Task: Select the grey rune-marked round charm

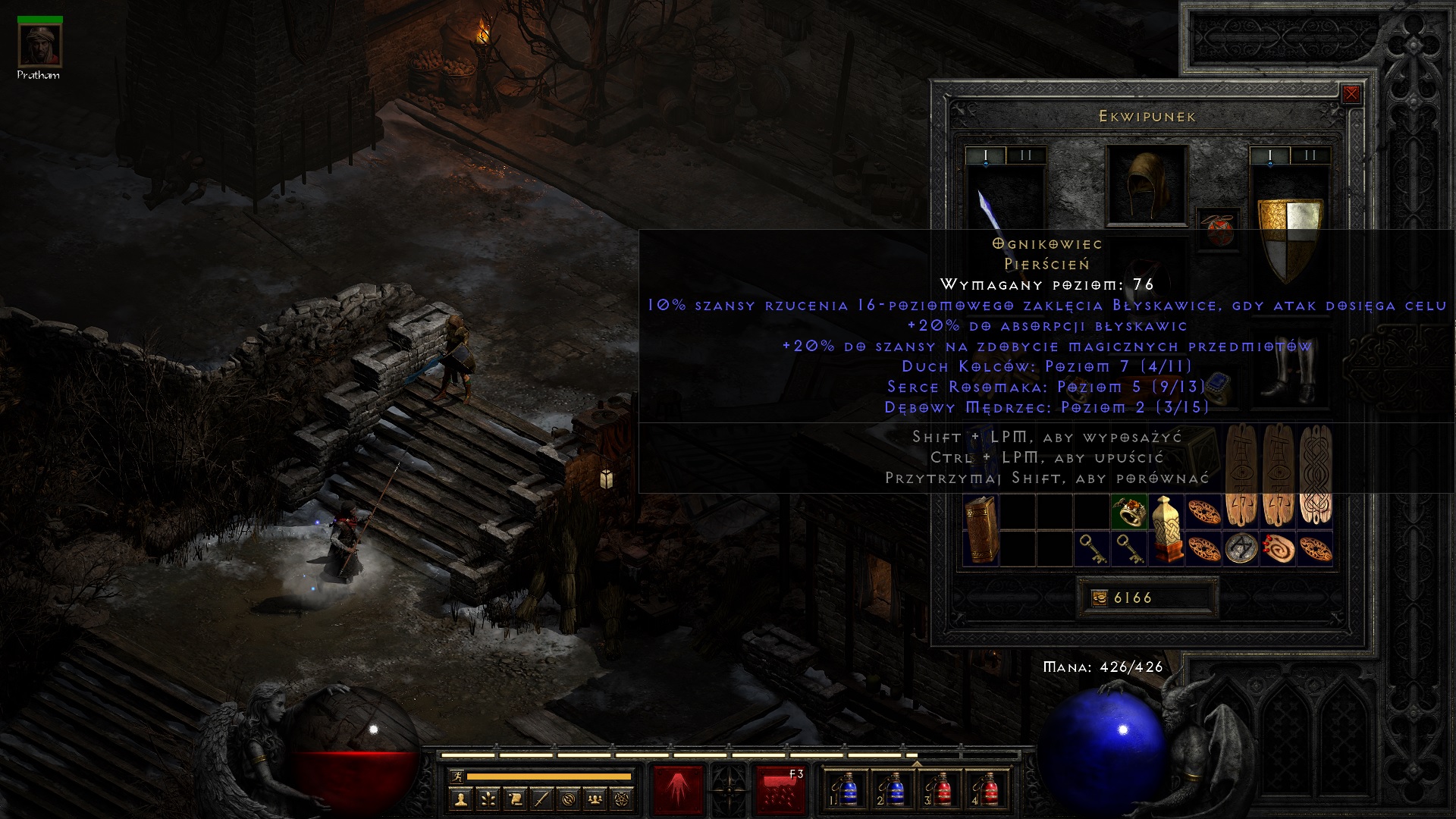Action: point(1241,548)
